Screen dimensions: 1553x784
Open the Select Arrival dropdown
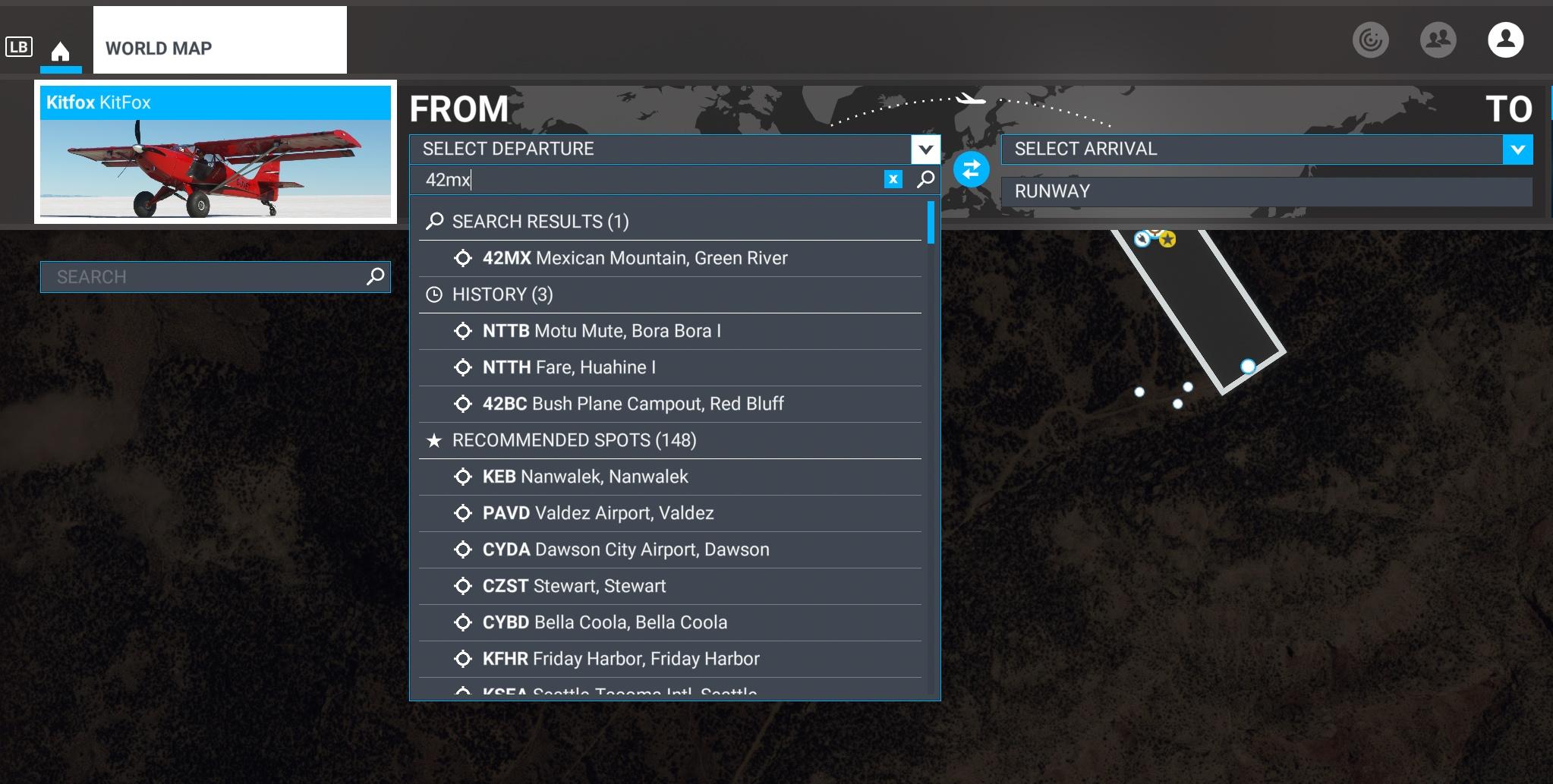pos(1517,150)
